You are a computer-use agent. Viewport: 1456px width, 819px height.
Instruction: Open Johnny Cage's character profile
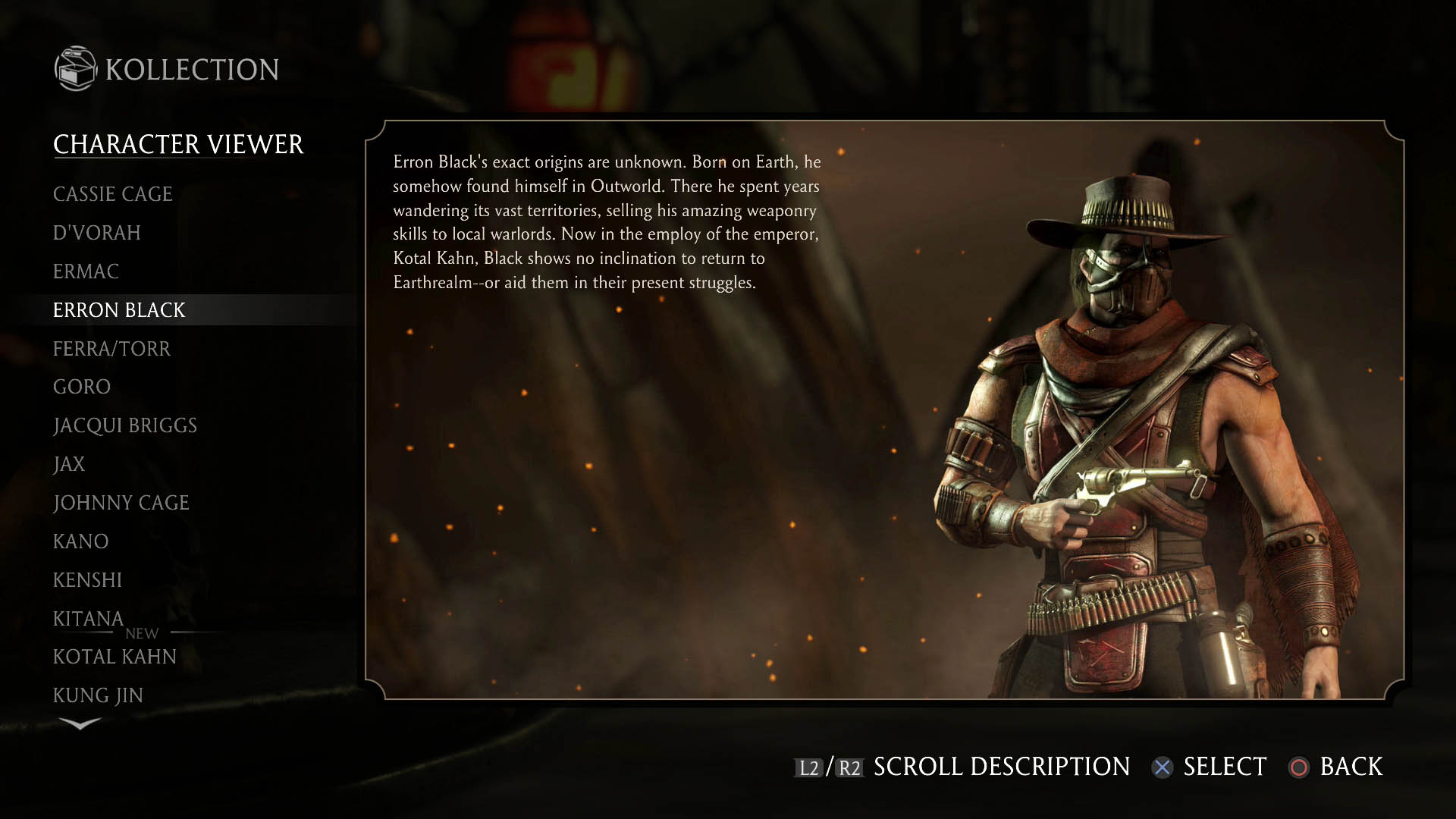point(121,503)
